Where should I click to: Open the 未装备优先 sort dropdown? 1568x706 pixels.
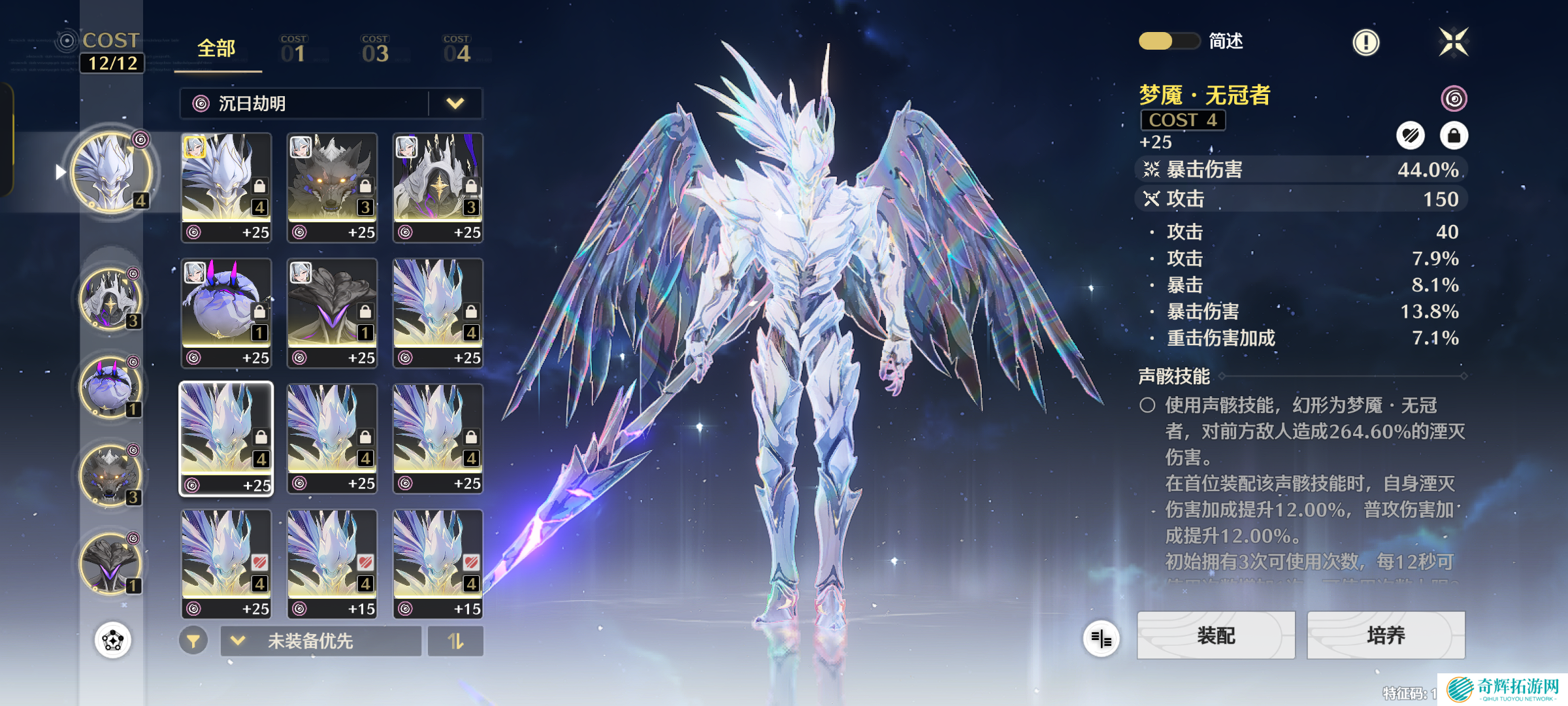320,641
